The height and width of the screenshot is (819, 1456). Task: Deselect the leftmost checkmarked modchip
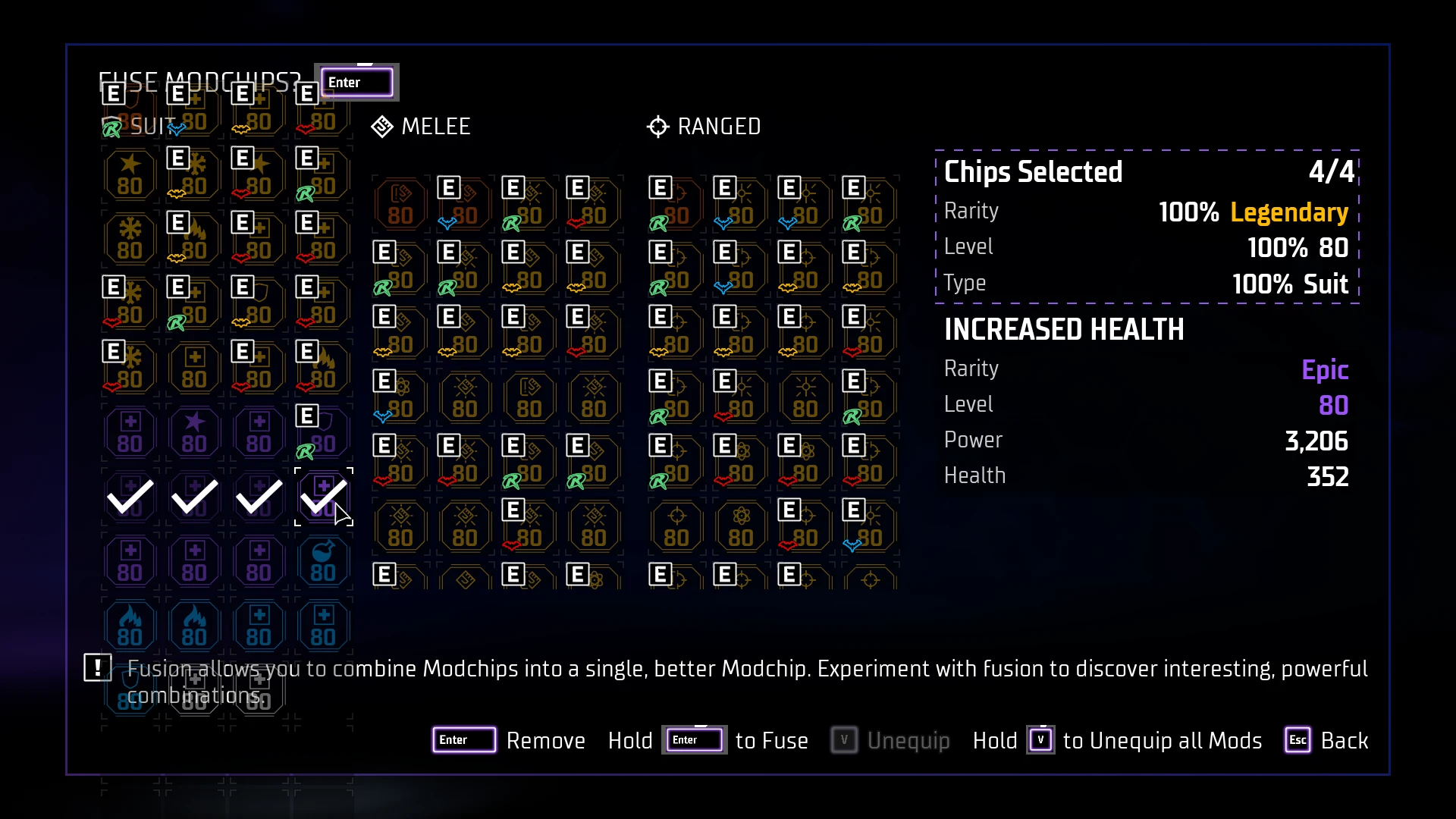[129, 497]
